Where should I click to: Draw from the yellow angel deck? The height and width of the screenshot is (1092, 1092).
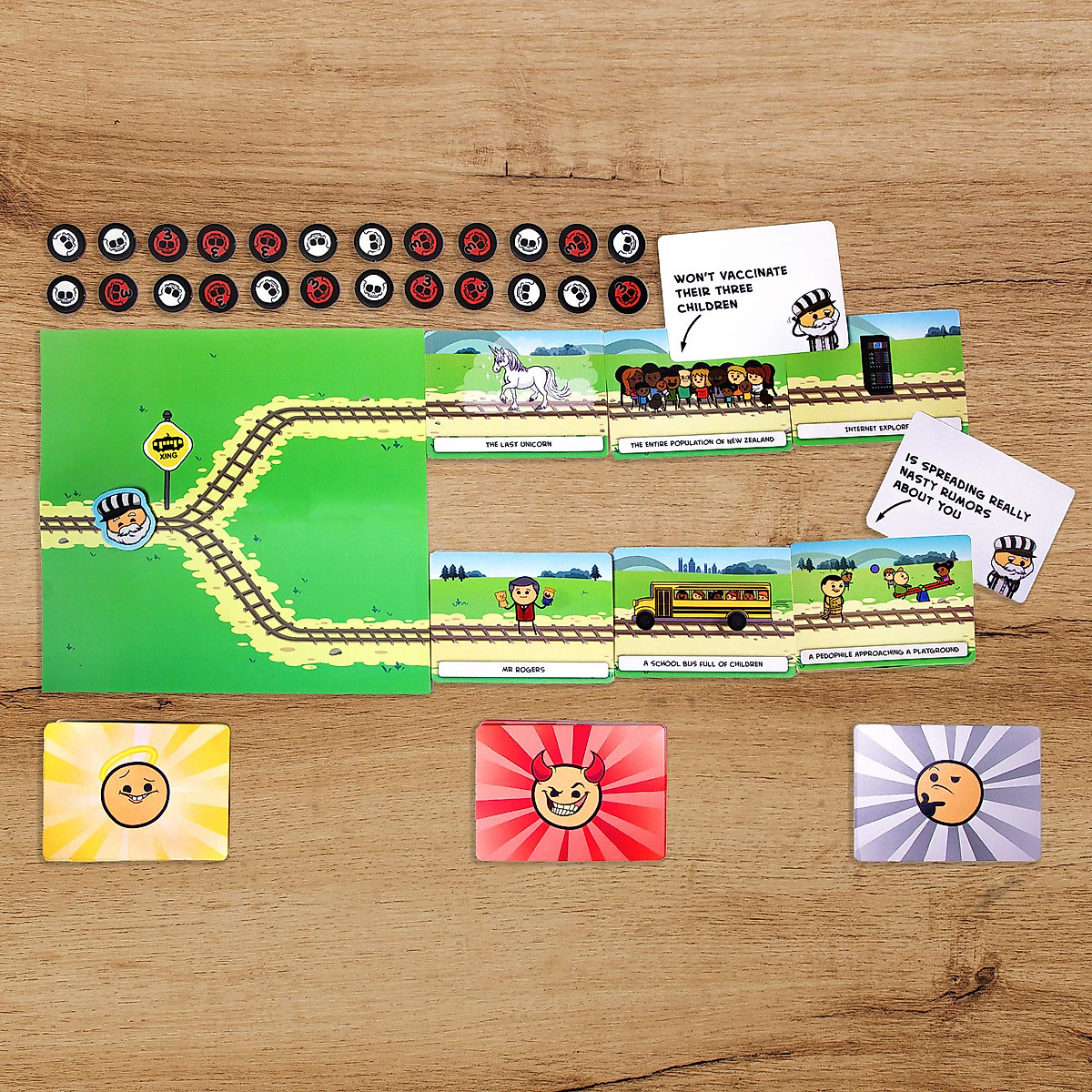[136, 792]
